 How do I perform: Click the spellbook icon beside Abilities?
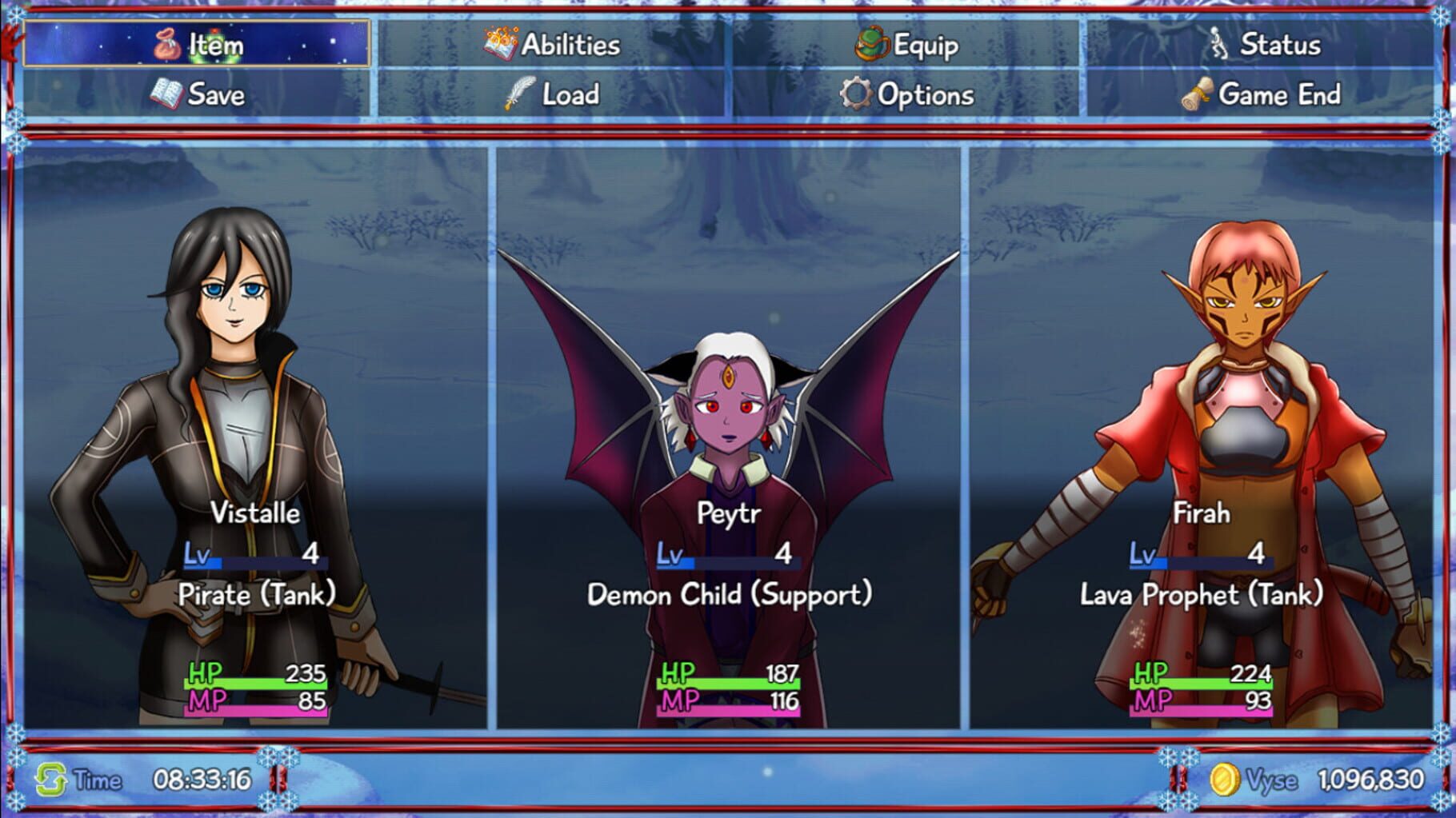[x=496, y=44]
